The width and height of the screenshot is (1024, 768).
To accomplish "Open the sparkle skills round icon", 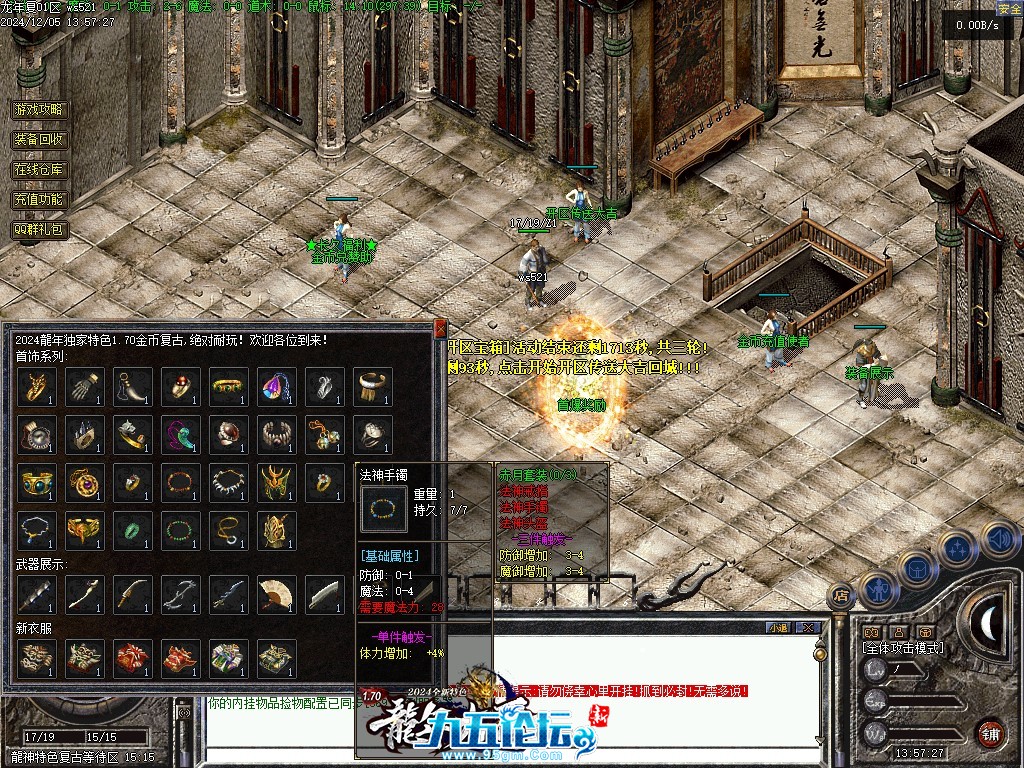I will coord(957,549).
